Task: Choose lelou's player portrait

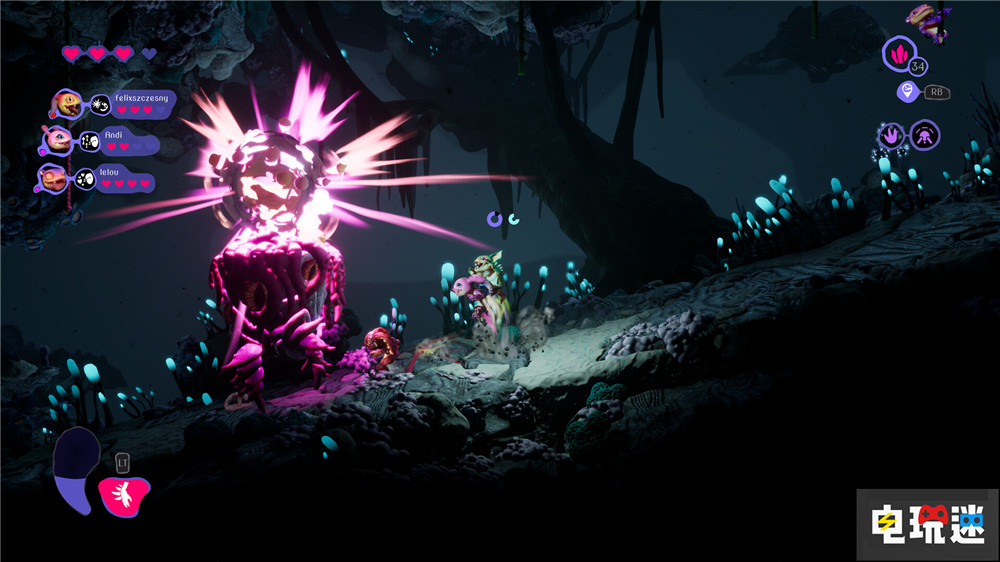Action: click(x=54, y=179)
